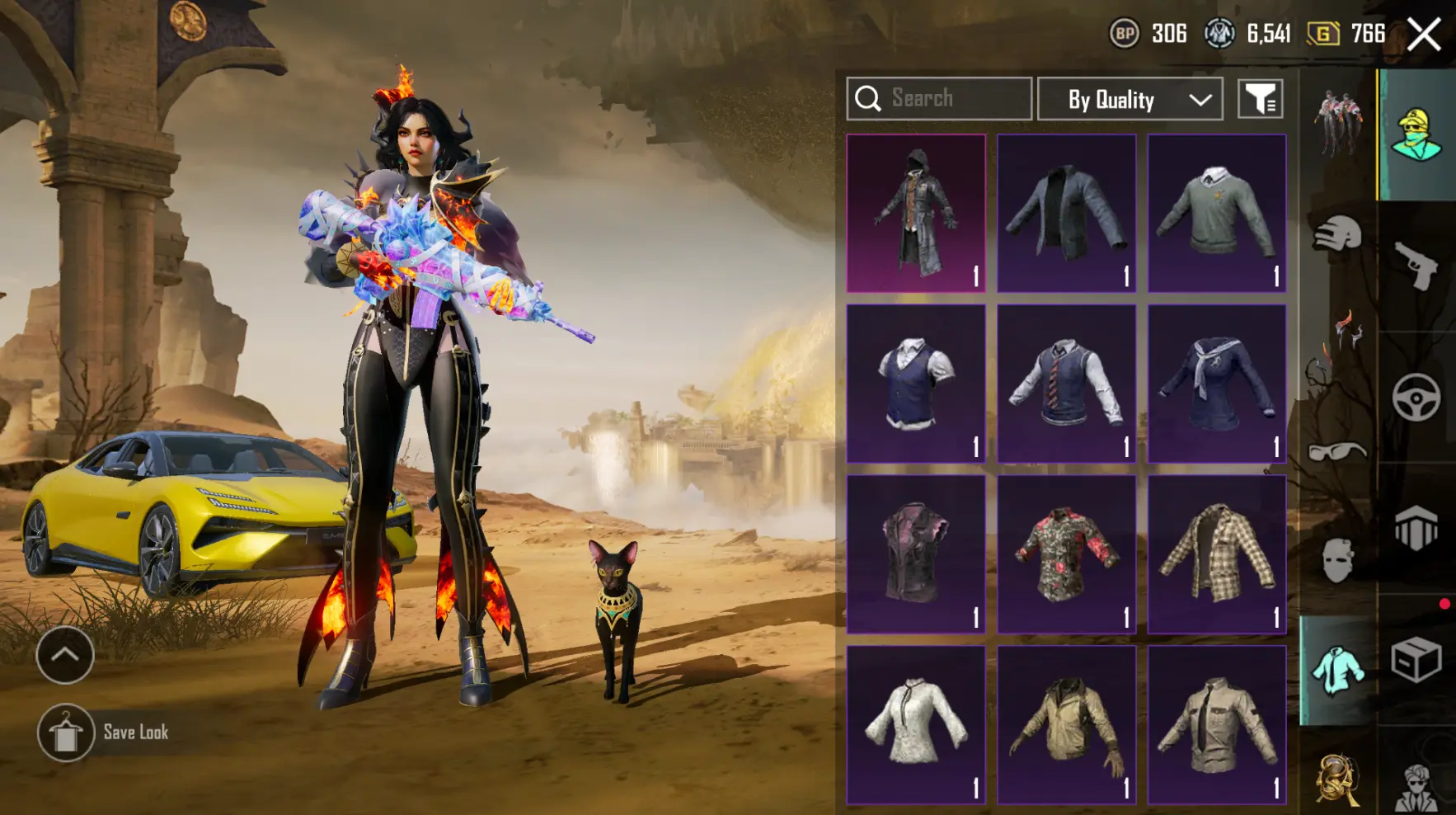The image size is (1456, 815).
Task: Expand the up-arrow circle button
Action: click(x=64, y=655)
